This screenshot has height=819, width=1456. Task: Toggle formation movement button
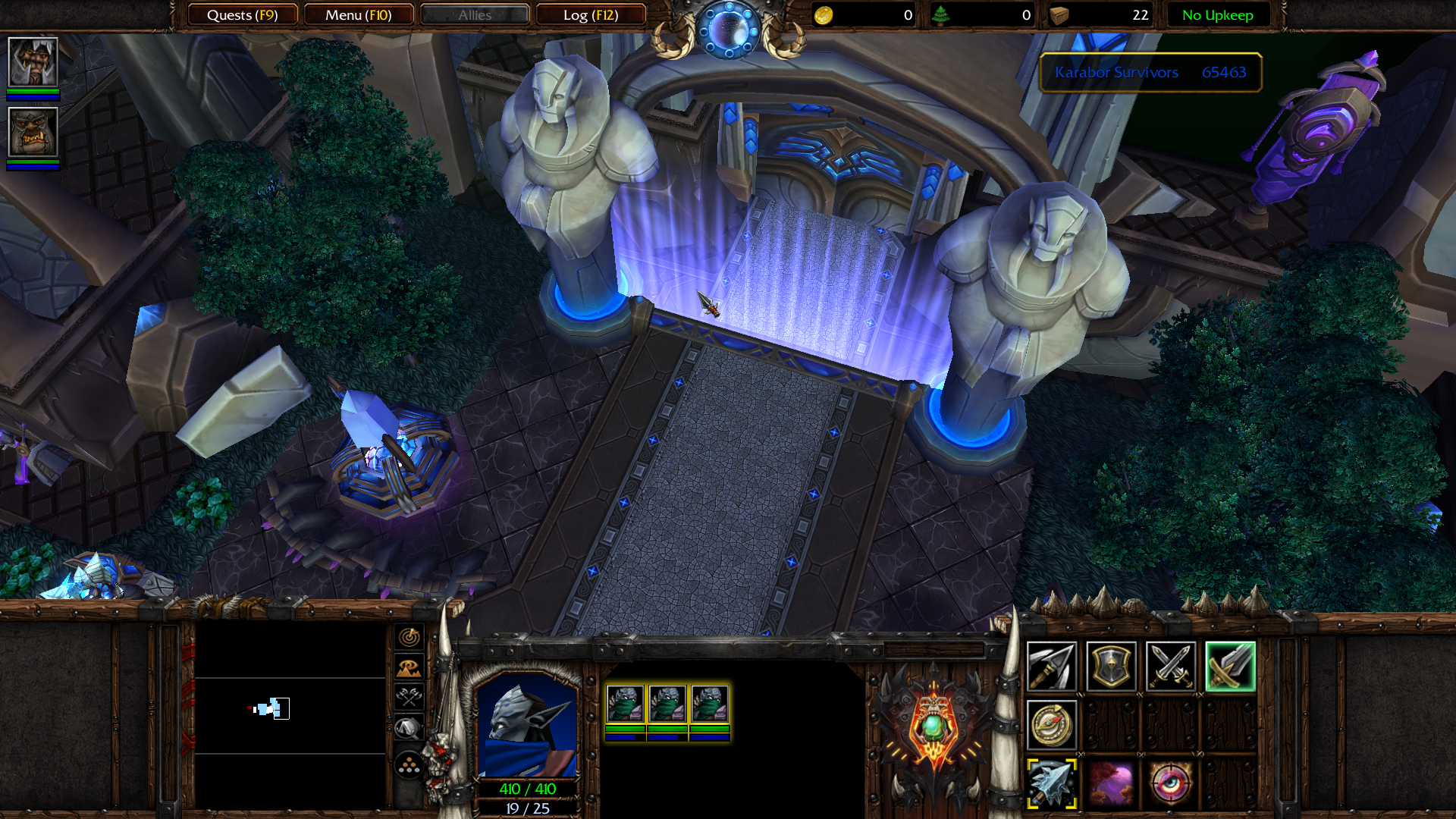(409, 764)
